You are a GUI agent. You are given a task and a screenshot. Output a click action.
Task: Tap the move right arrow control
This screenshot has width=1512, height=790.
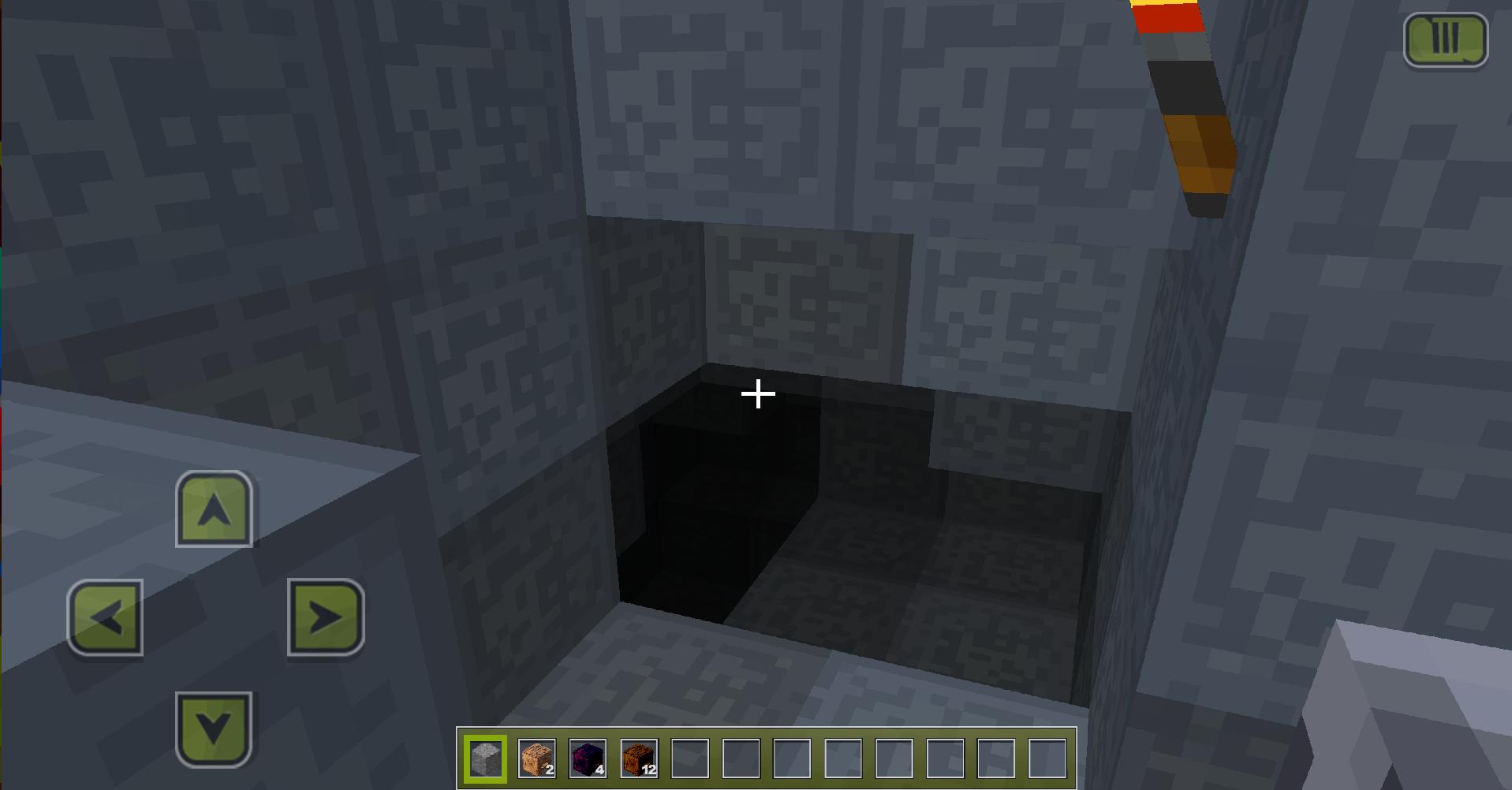tap(325, 617)
